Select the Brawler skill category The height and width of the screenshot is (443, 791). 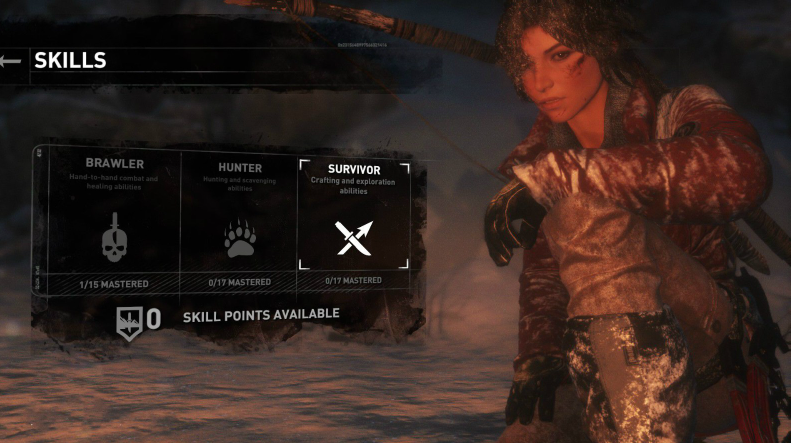coord(114,220)
